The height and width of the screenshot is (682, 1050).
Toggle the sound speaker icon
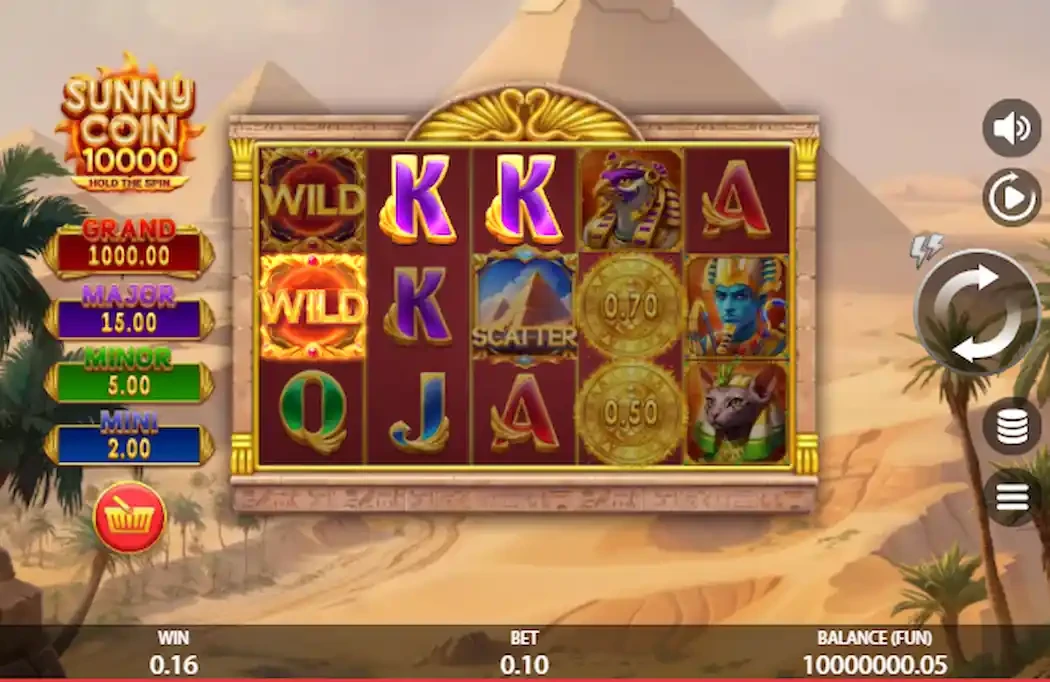tap(1011, 128)
